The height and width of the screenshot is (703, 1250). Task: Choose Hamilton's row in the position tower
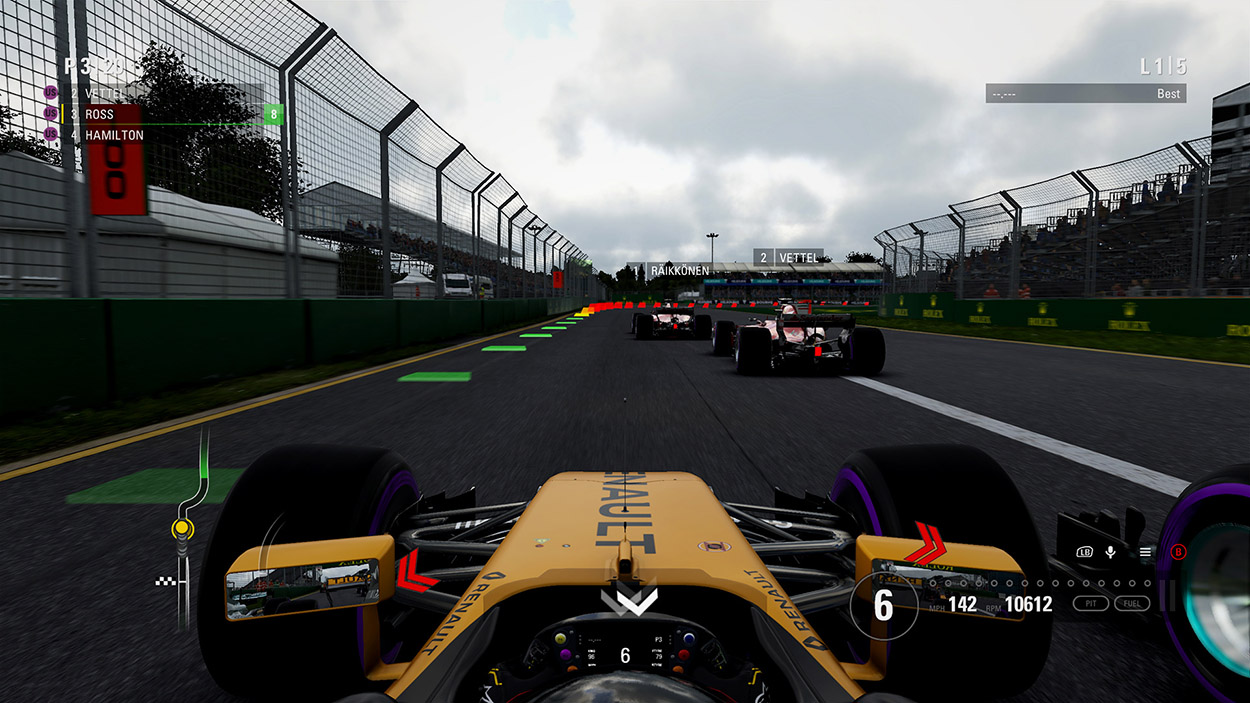pos(113,135)
